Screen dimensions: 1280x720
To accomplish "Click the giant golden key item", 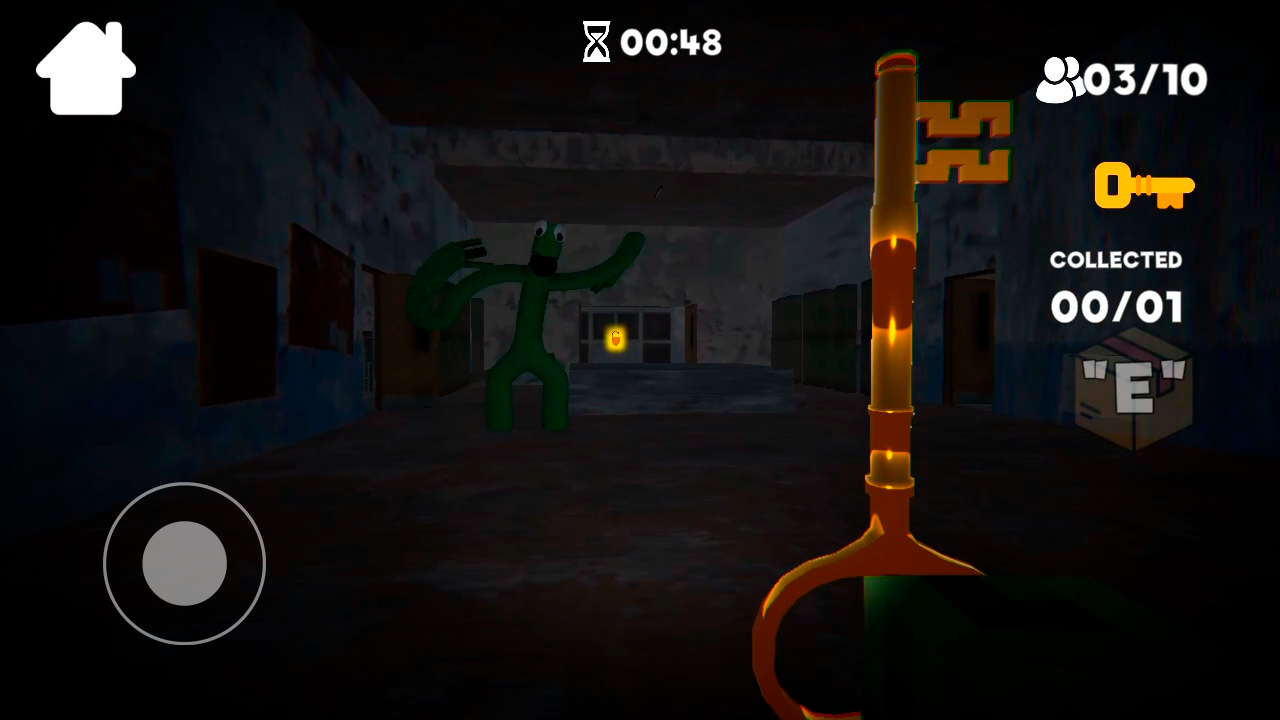I will (893, 300).
